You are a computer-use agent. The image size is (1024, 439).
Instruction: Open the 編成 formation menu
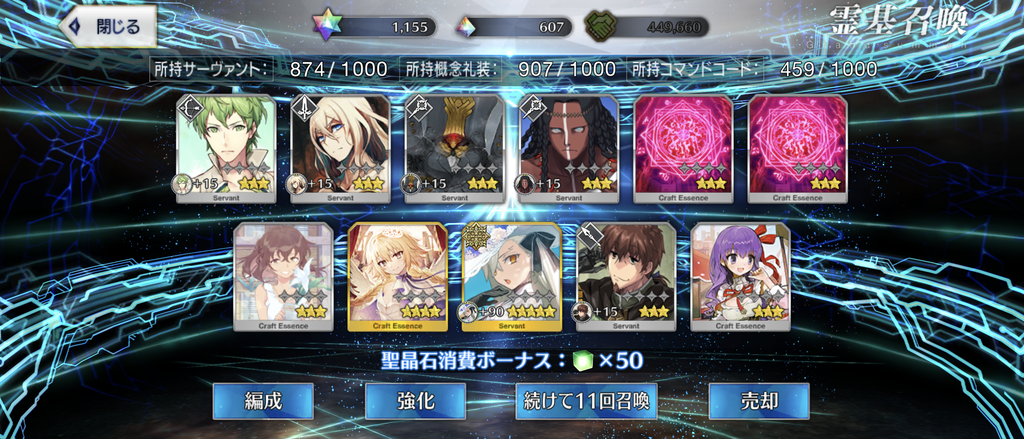pyautogui.click(x=263, y=401)
